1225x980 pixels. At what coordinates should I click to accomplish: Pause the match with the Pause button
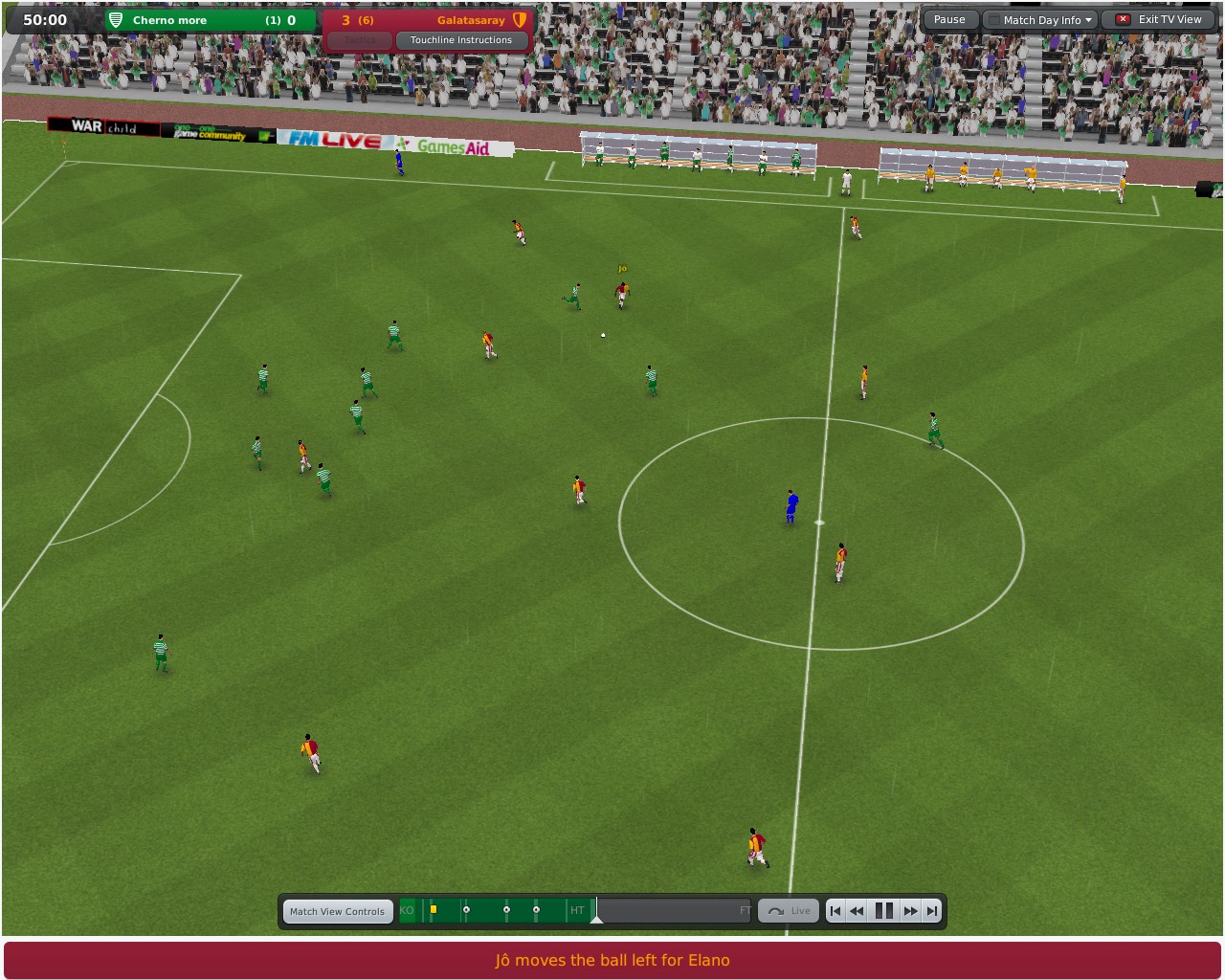tap(949, 19)
